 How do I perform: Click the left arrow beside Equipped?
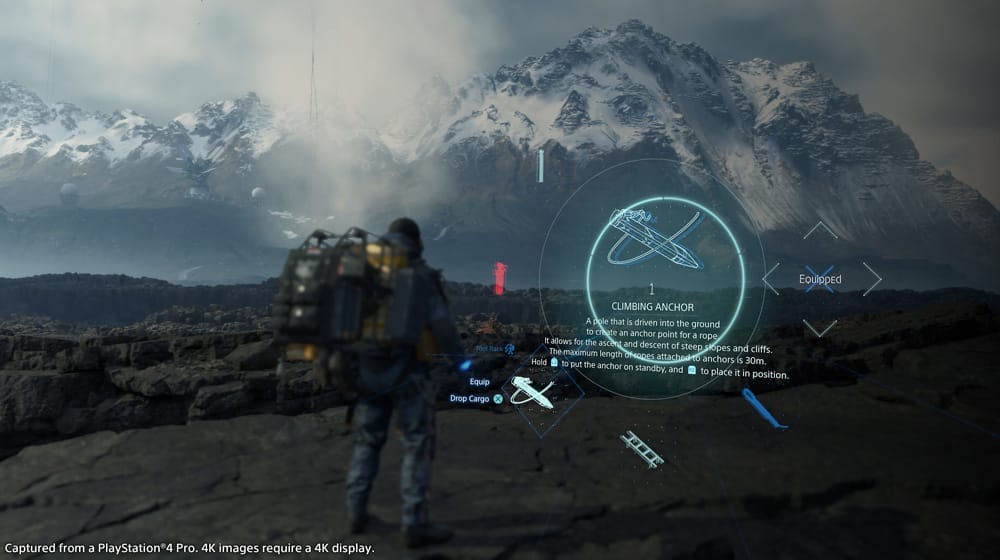(771, 279)
